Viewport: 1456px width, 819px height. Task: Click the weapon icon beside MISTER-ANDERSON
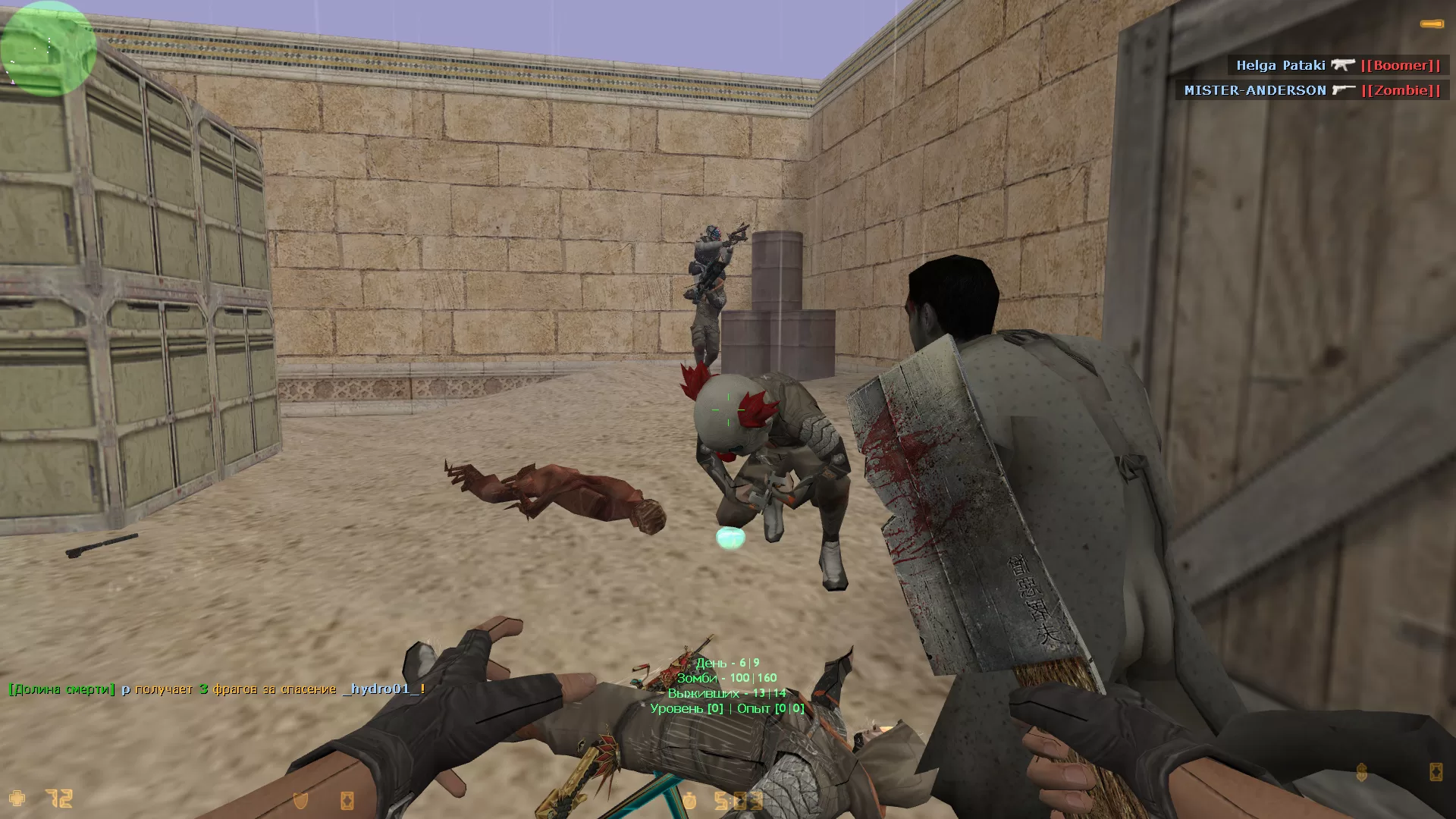(x=1343, y=90)
